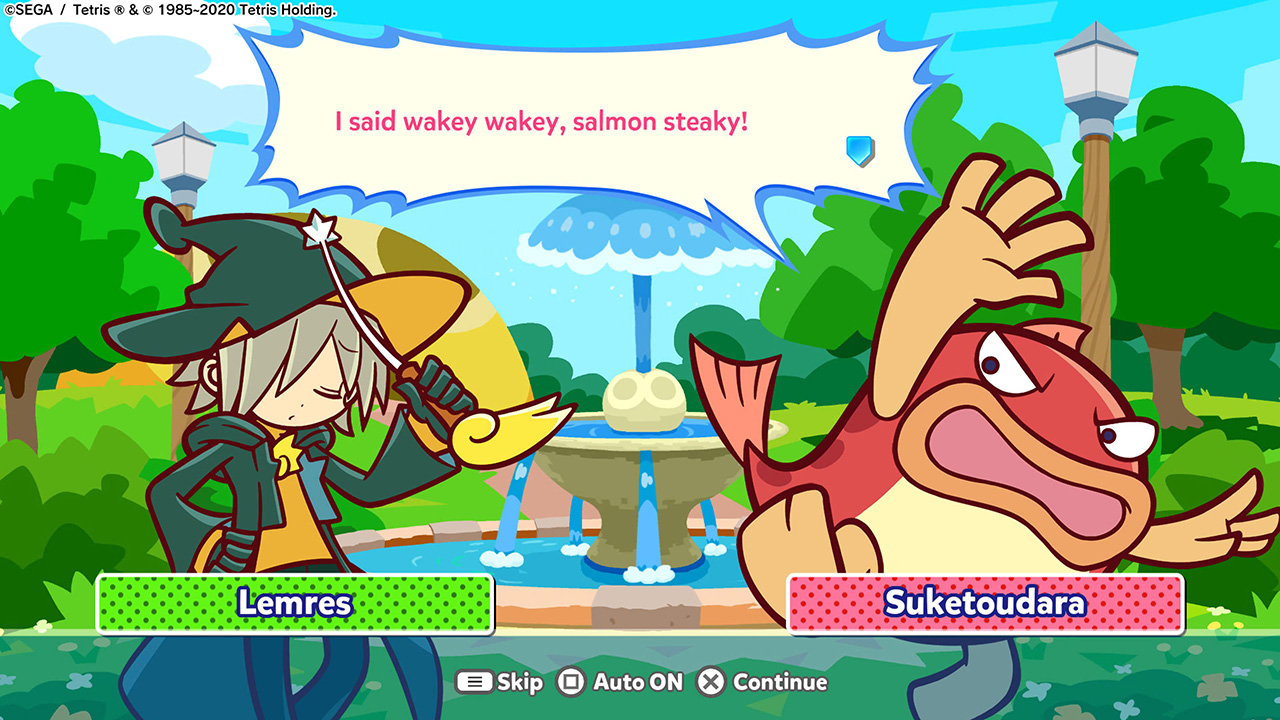Viewport: 1280px width, 720px height.
Task: Click the green Lemres name banner
Action: click(293, 601)
